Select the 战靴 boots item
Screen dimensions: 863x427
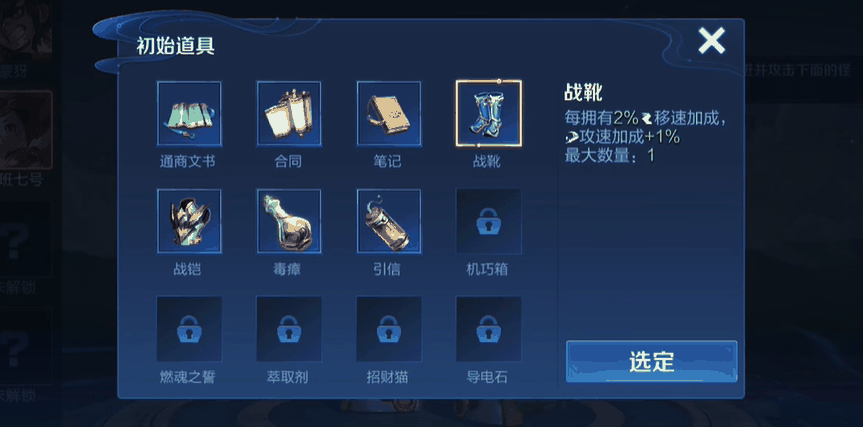click(488, 114)
